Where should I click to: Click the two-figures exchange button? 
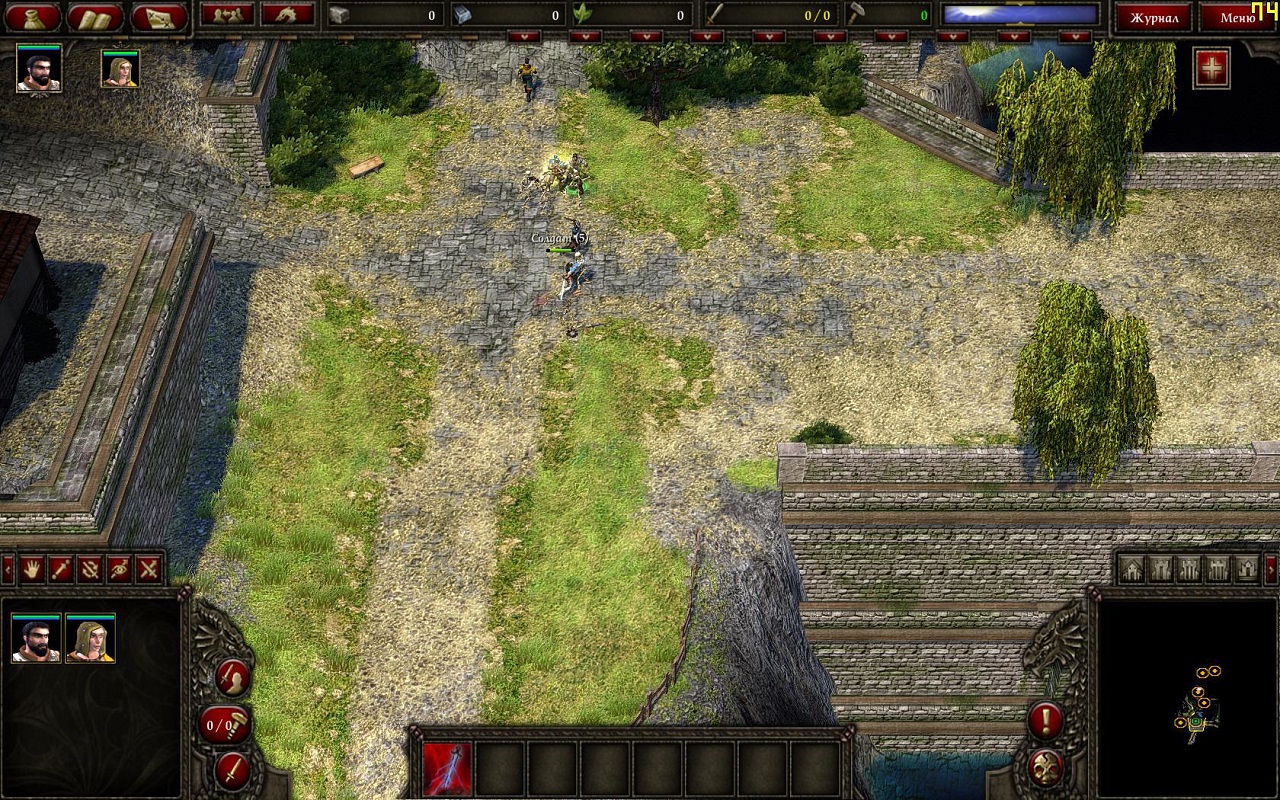pos(226,14)
